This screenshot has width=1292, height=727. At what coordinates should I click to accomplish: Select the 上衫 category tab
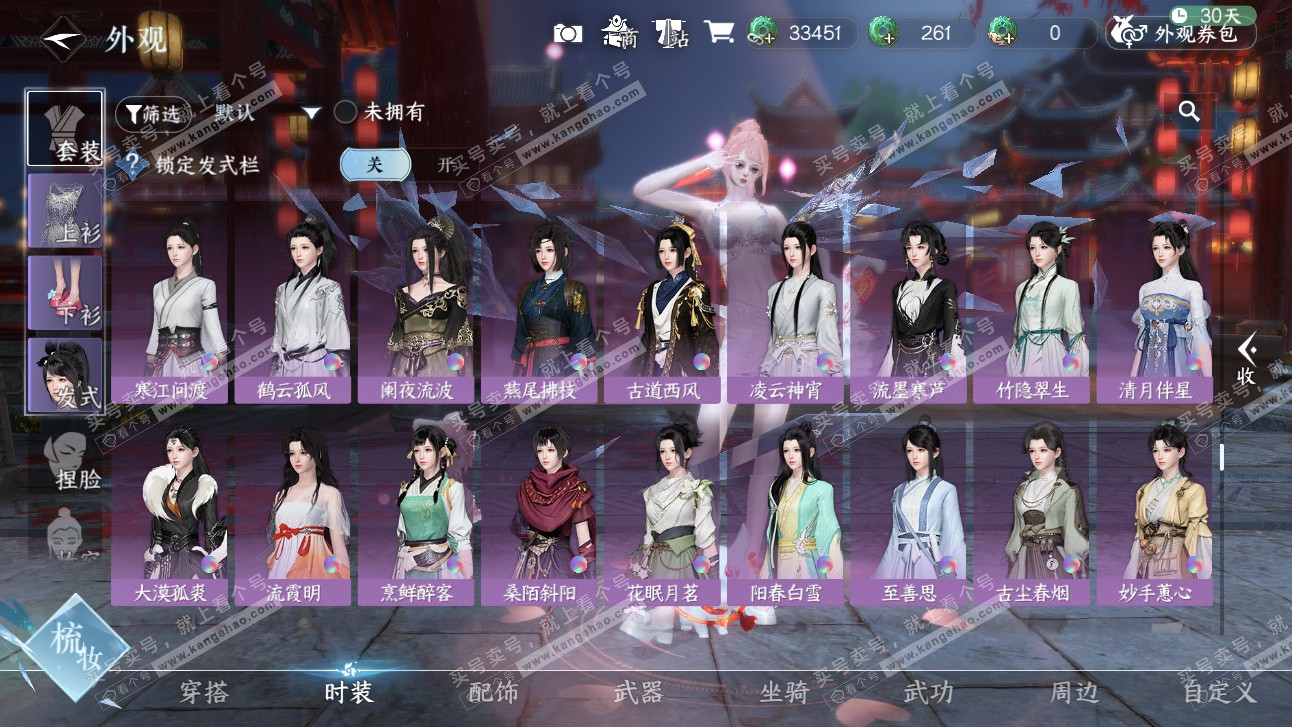tap(66, 211)
